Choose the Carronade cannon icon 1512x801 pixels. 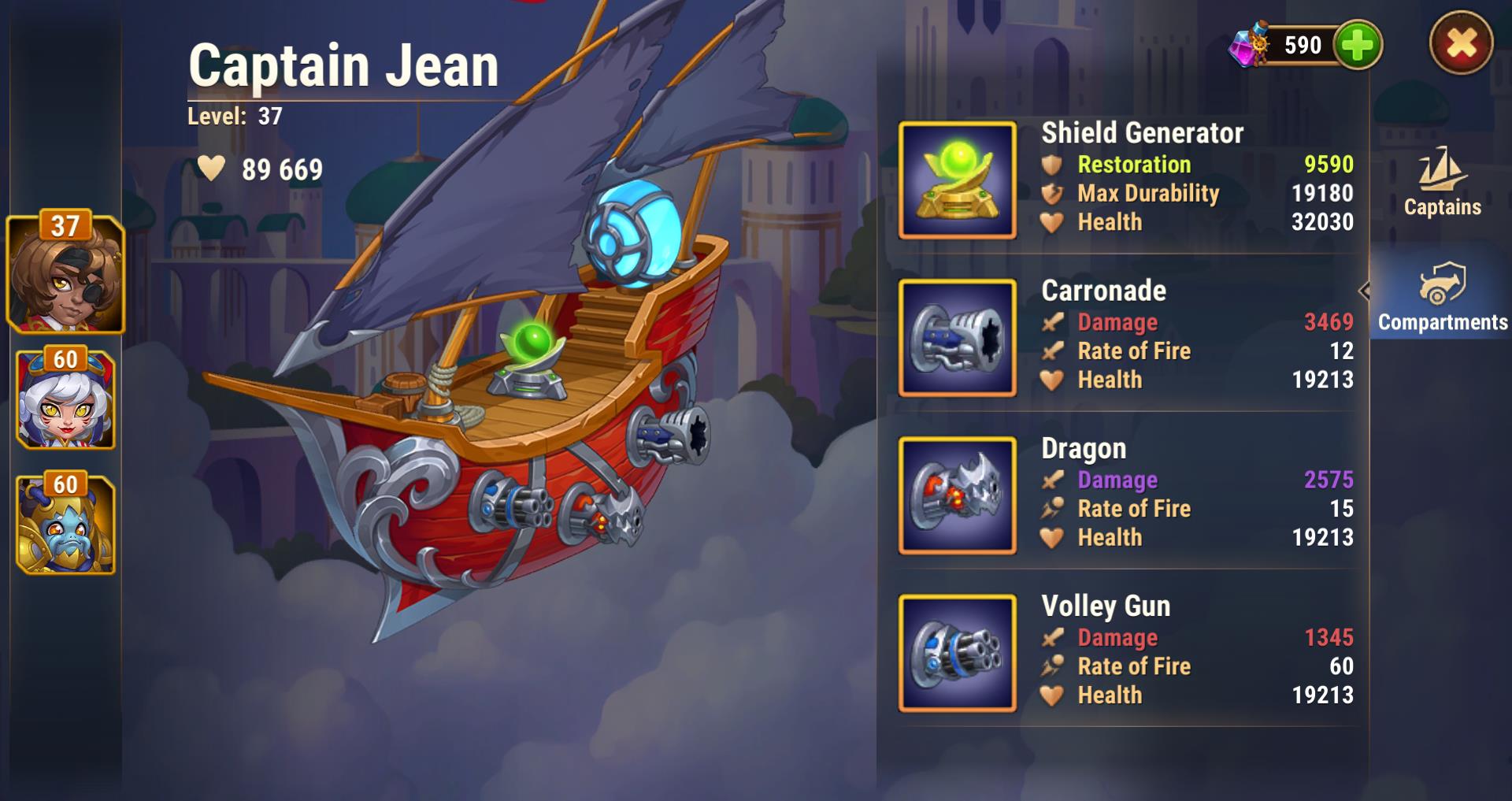(958, 338)
